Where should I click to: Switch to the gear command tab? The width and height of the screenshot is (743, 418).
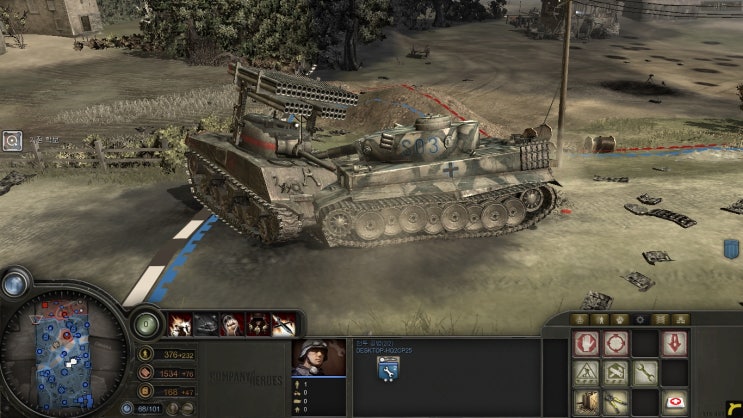tap(642, 319)
